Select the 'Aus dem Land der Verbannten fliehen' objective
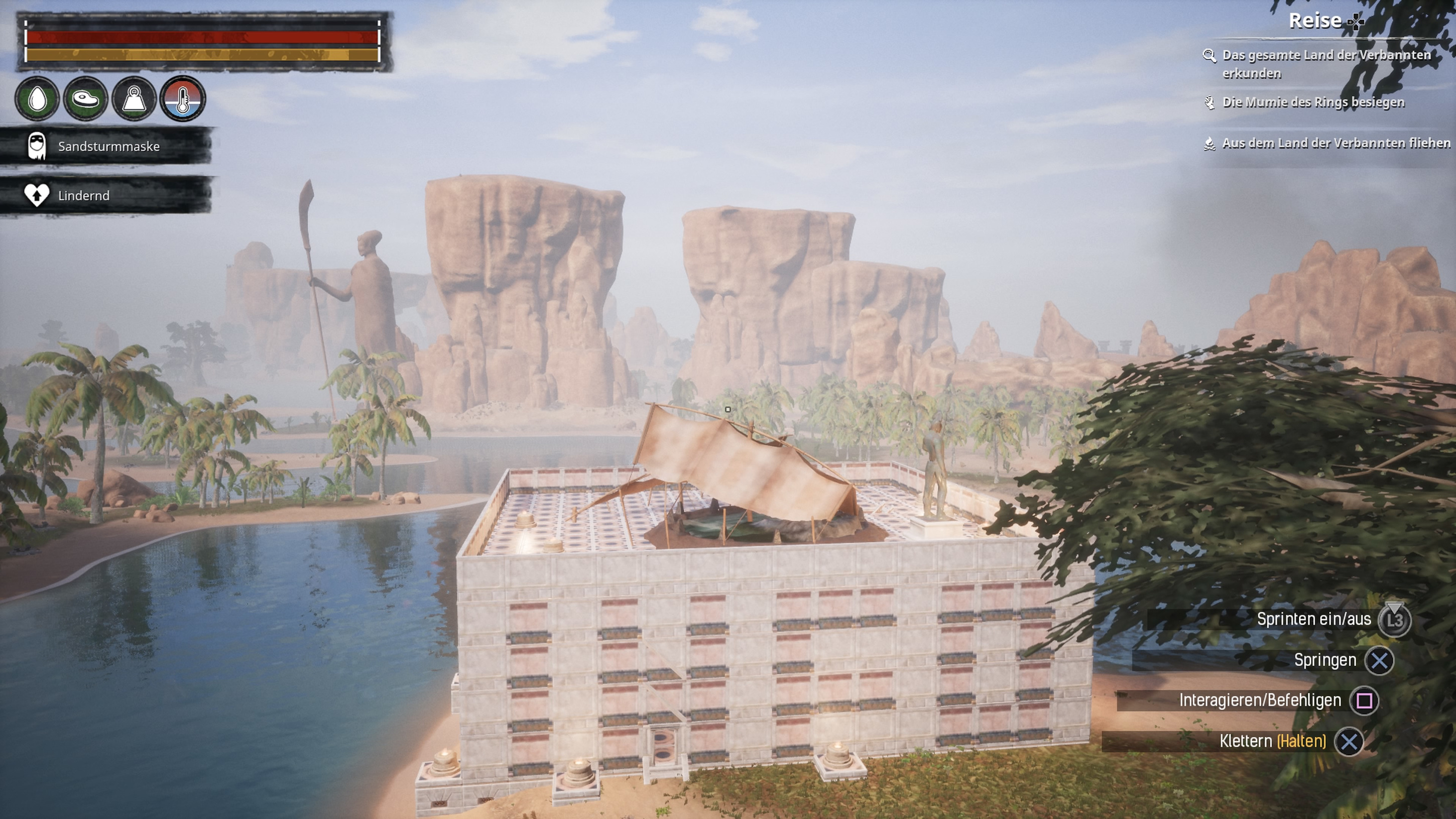Image resolution: width=1456 pixels, height=819 pixels. (1335, 143)
